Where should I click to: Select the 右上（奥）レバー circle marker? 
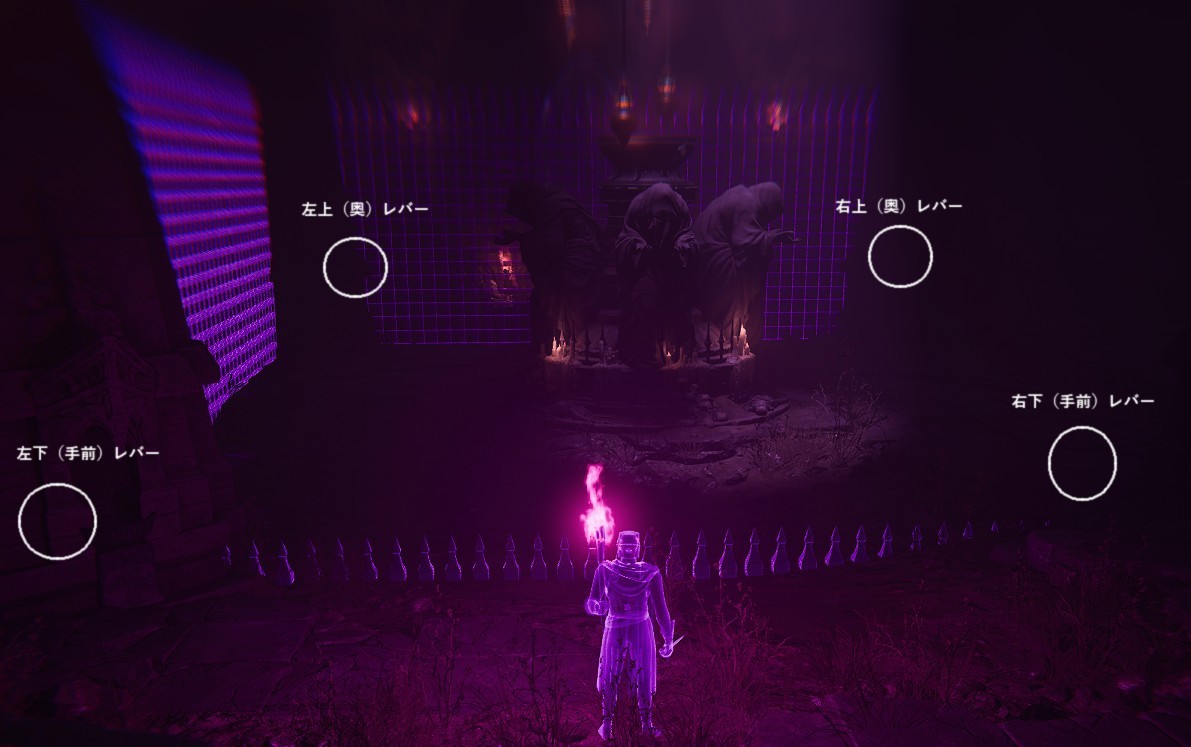[x=900, y=256]
